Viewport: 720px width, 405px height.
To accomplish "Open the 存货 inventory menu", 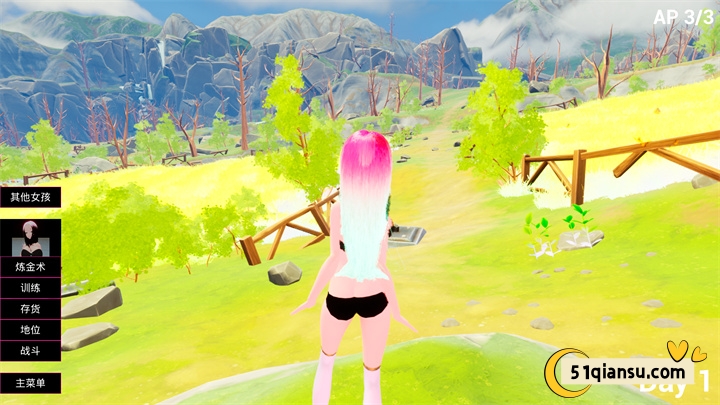I will [30, 309].
